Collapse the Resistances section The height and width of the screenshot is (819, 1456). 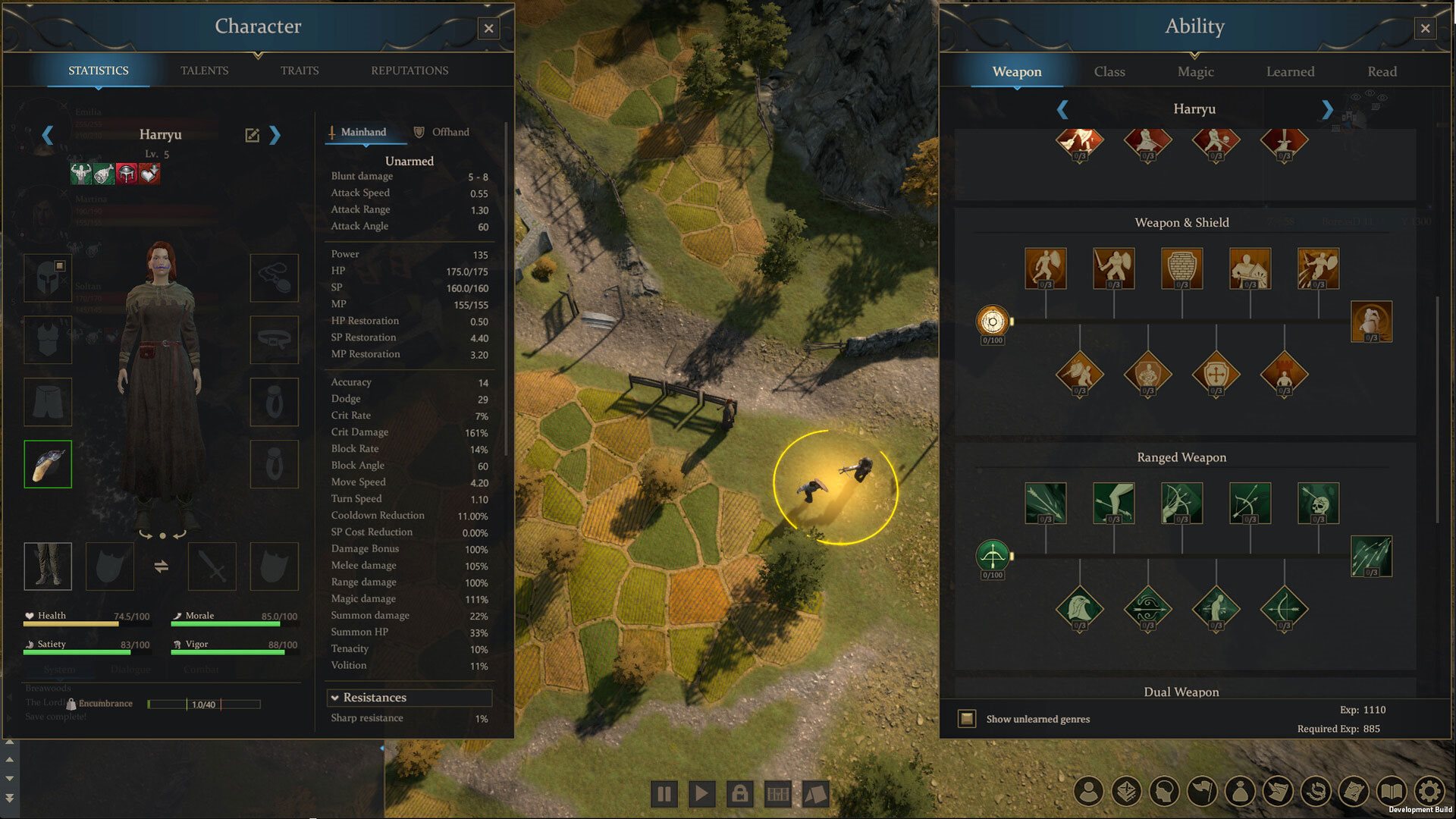click(x=334, y=698)
